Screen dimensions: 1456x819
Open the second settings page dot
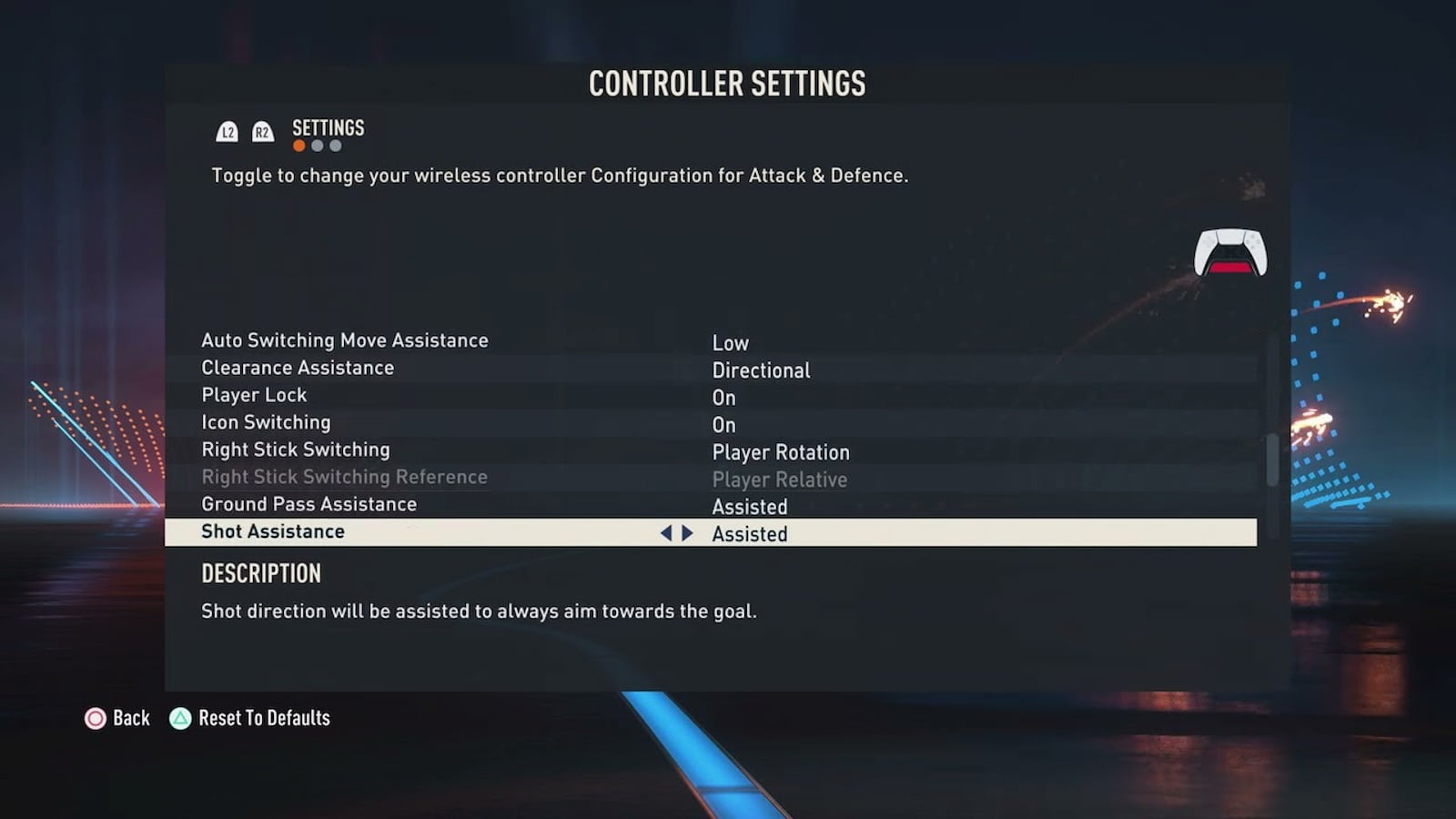point(317,147)
